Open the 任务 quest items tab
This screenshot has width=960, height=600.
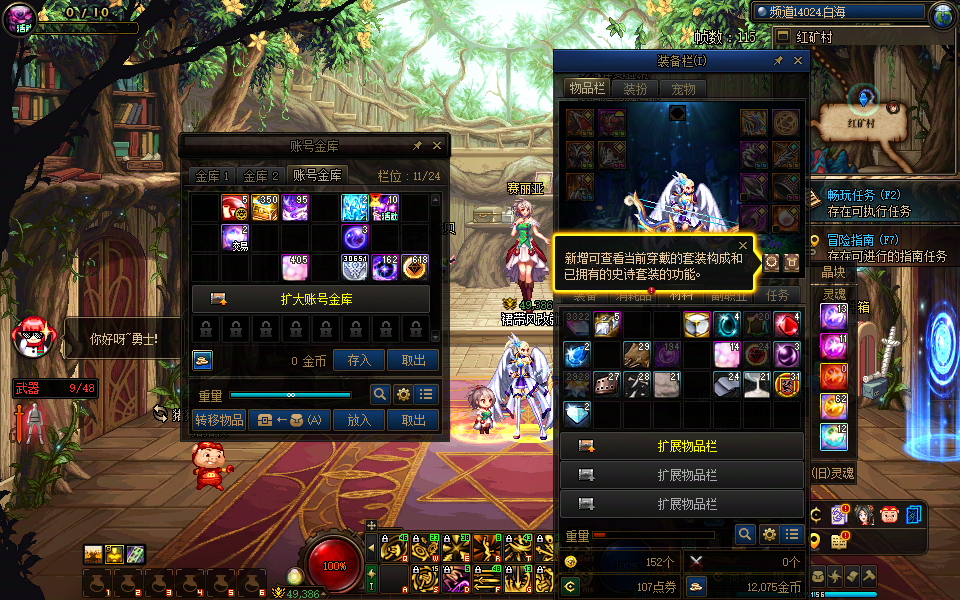pos(778,295)
